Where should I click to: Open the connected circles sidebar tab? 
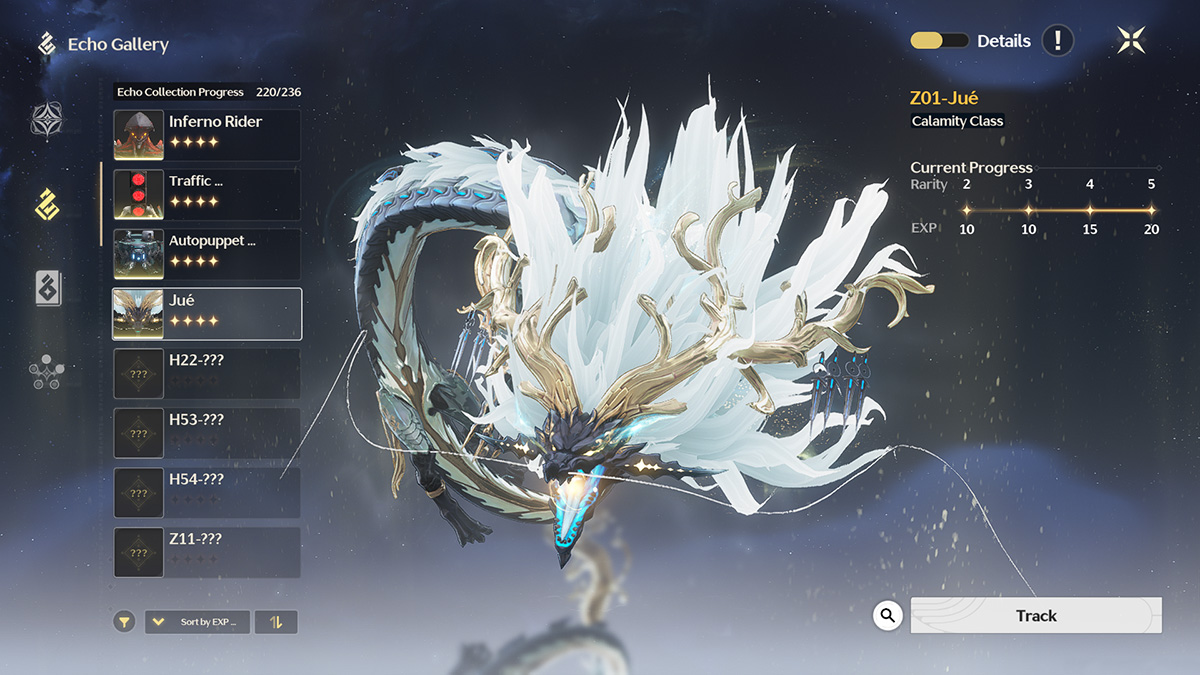point(47,372)
